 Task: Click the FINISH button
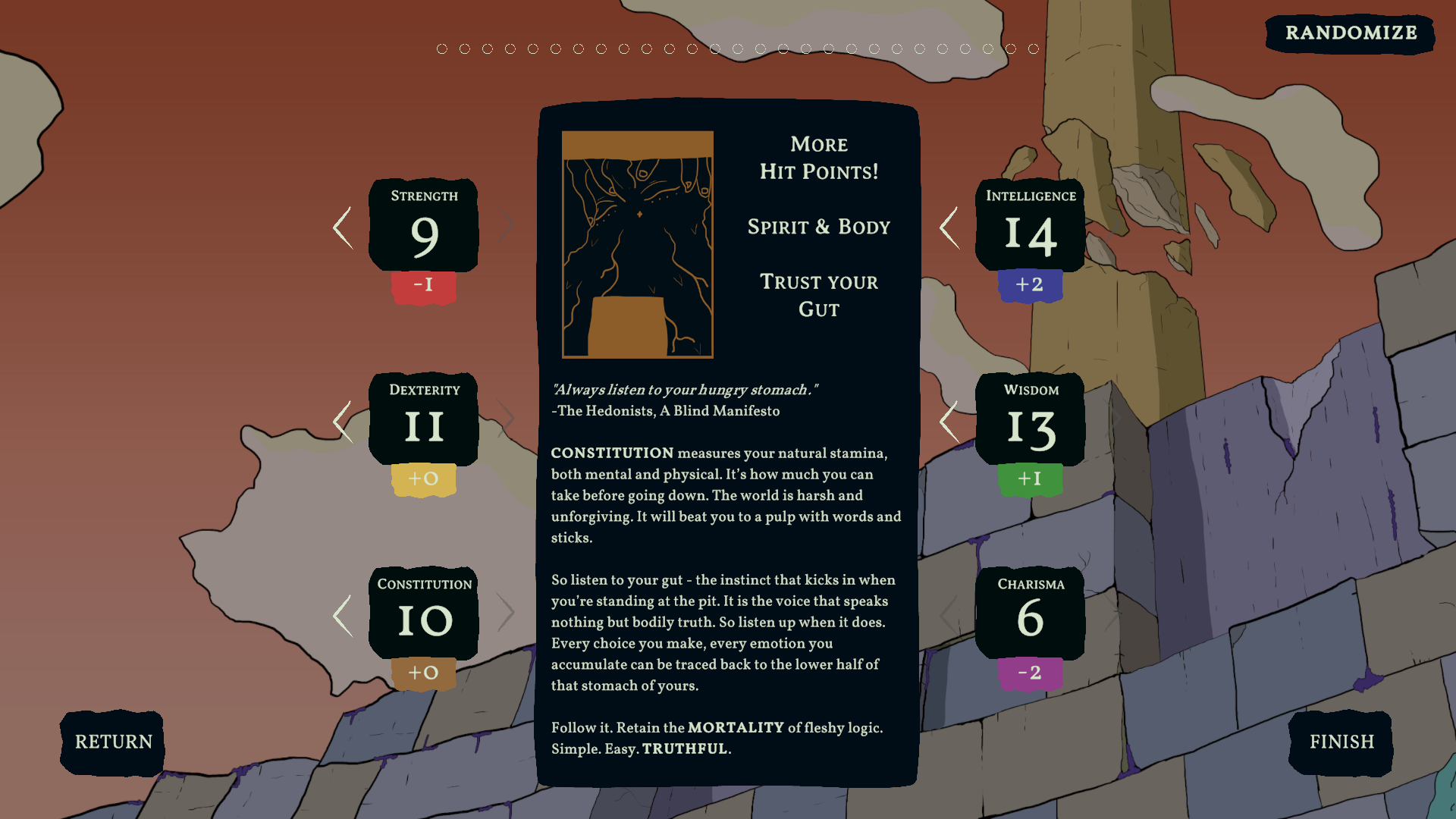1341,742
